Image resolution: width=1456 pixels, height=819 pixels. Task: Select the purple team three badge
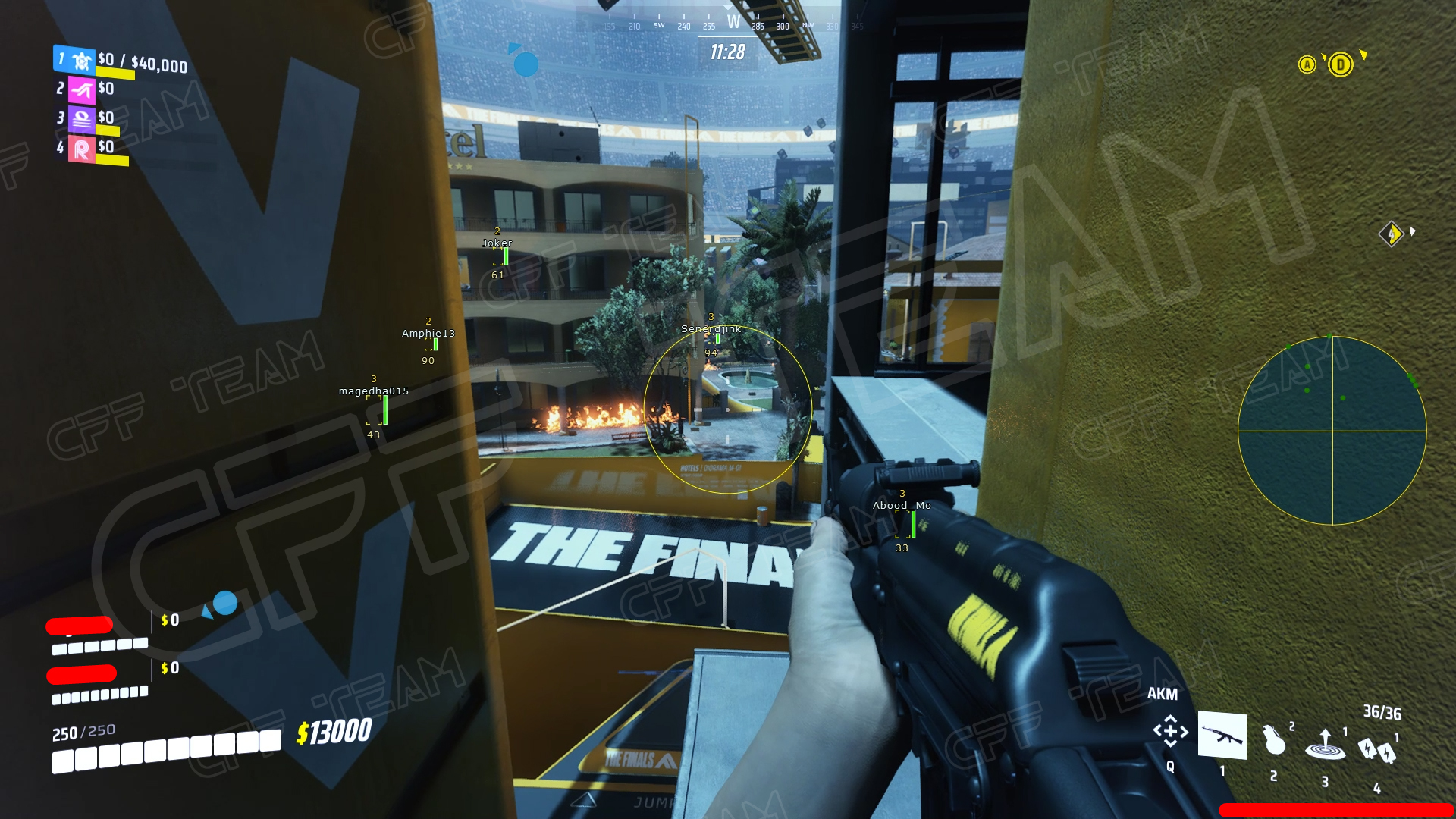[x=82, y=119]
